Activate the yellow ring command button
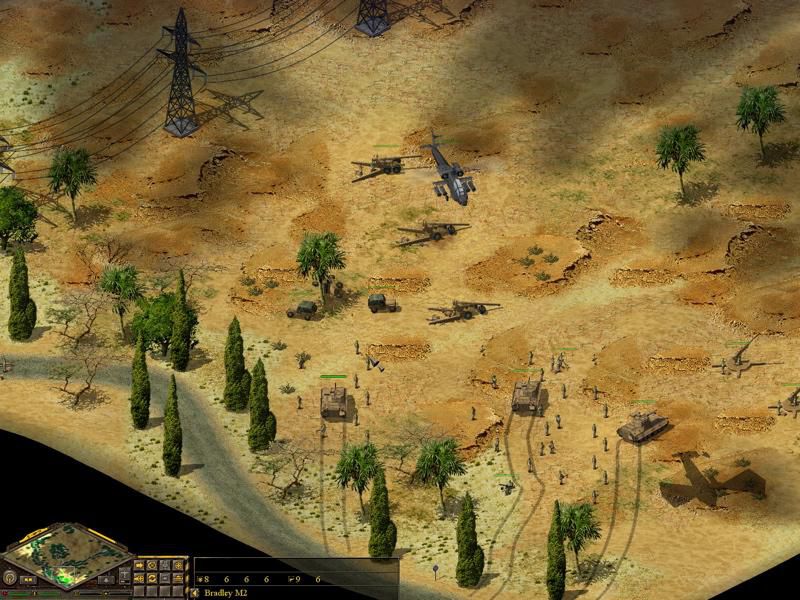Screen dimensions: 800x600 coord(152,565)
